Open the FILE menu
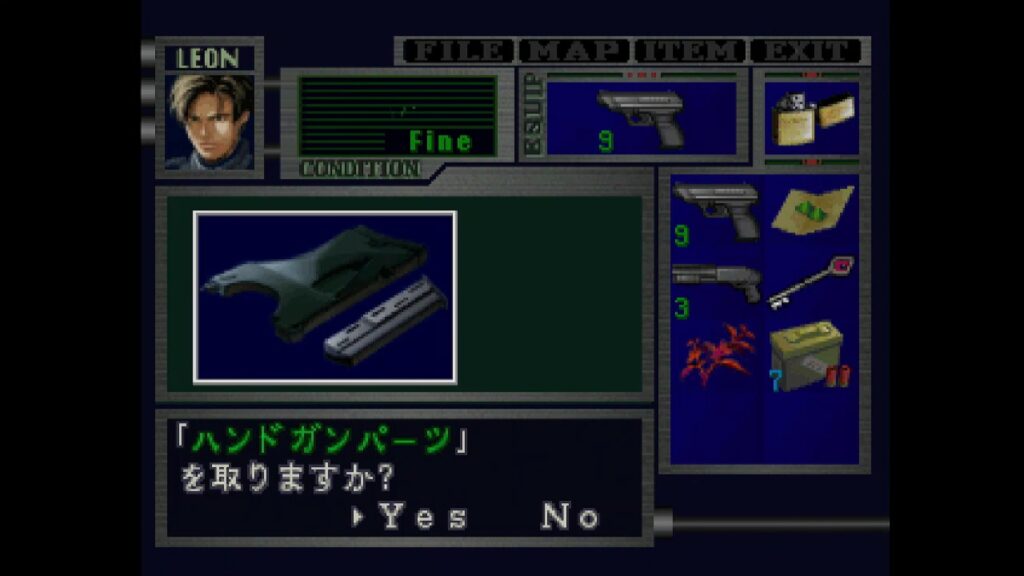 [x=458, y=51]
